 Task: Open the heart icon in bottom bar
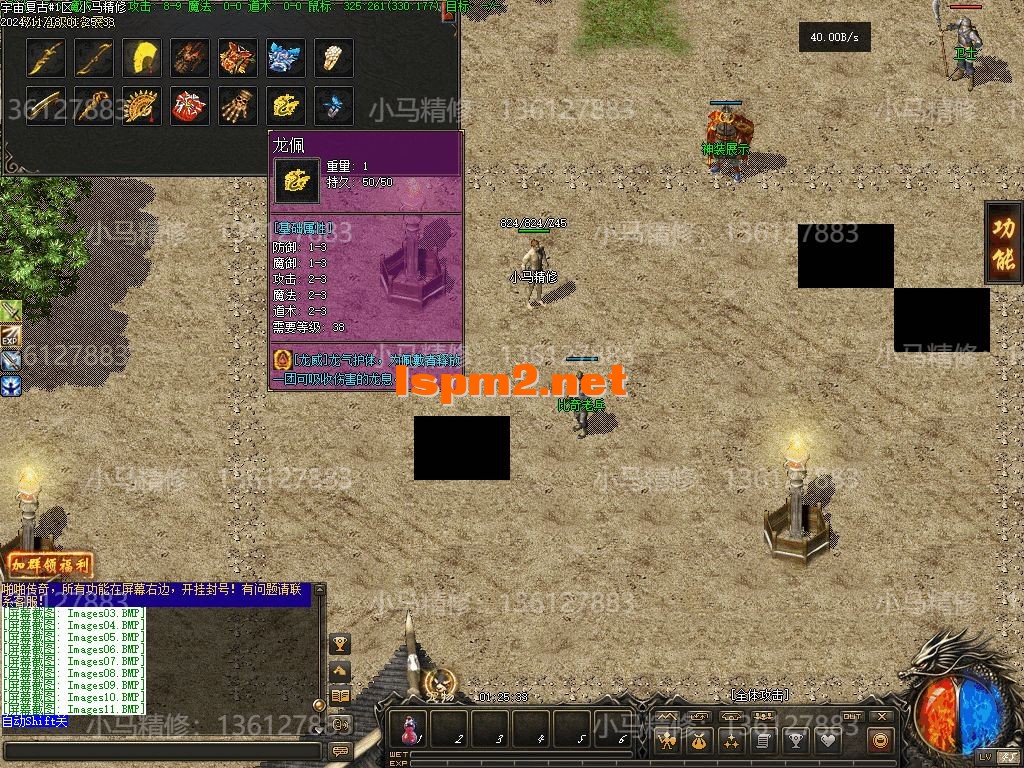pyautogui.click(x=827, y=741)
